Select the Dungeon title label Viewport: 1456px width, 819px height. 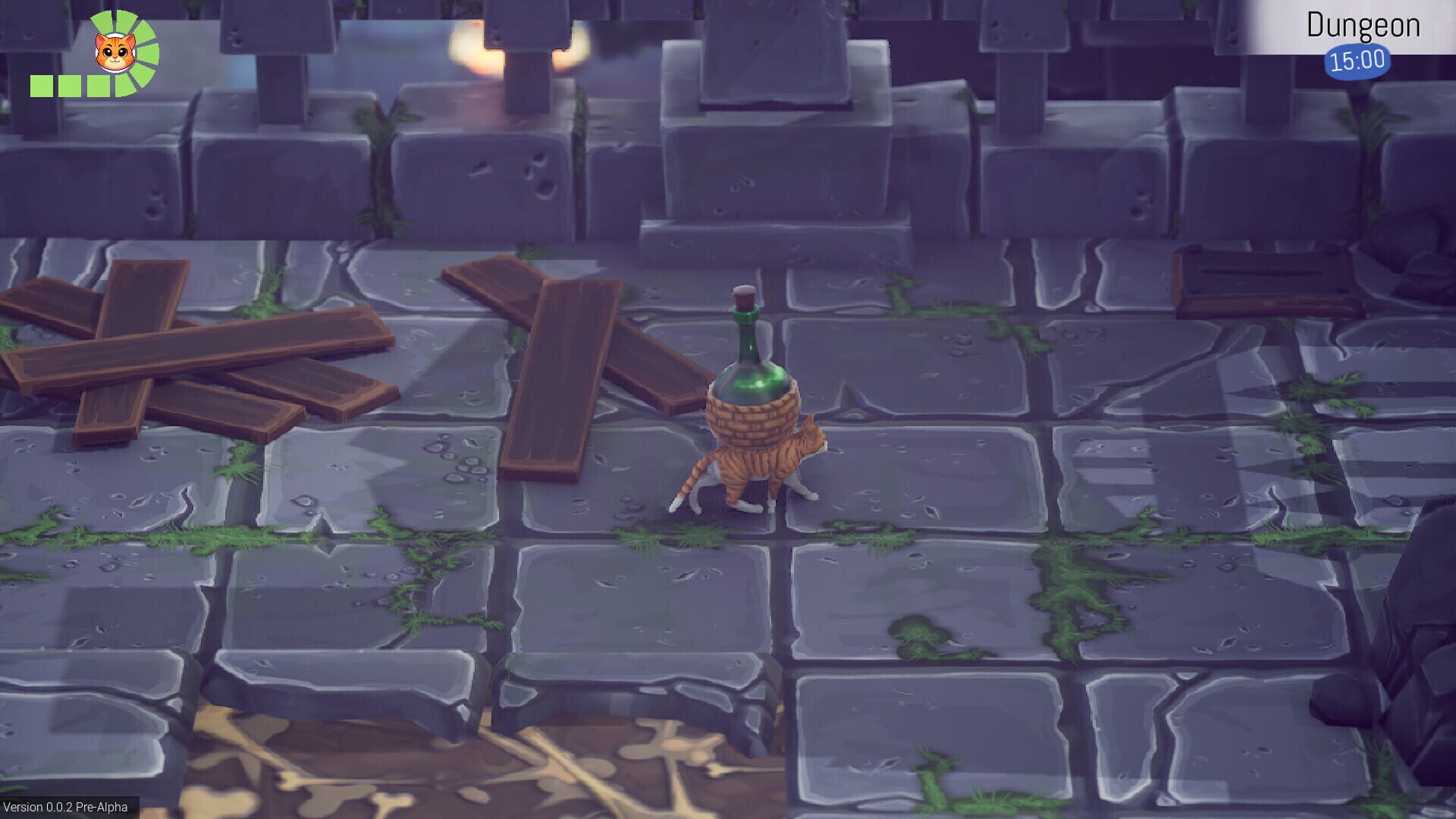pos(1365,25)
